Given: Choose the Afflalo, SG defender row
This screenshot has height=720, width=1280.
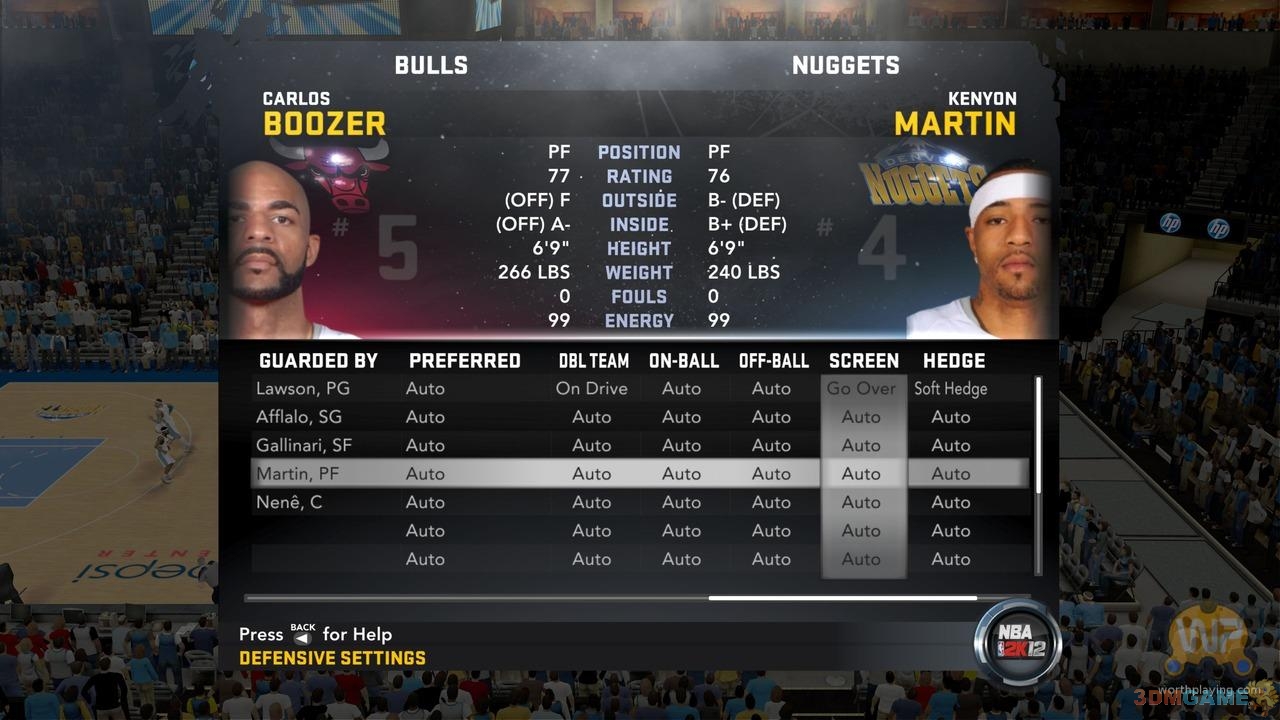Looking at the screenshot, I should click(x=299, y=416).
